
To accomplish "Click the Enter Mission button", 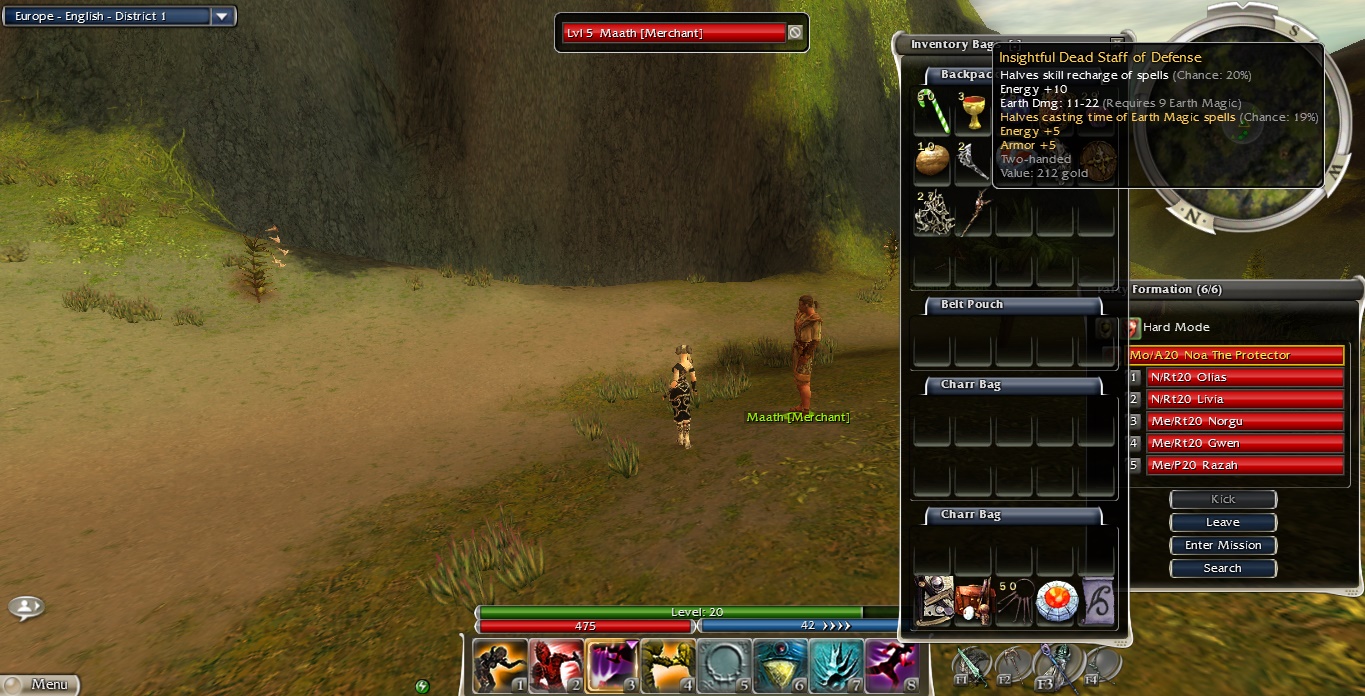I will (1222, 545).
